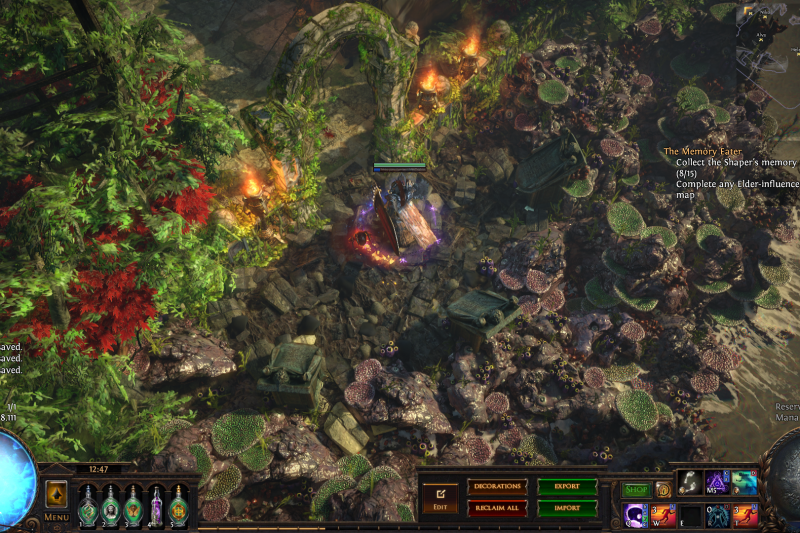Click the Reclaim All button
Image resolution: width=800 pixels, height=533 pixels.
497,508
